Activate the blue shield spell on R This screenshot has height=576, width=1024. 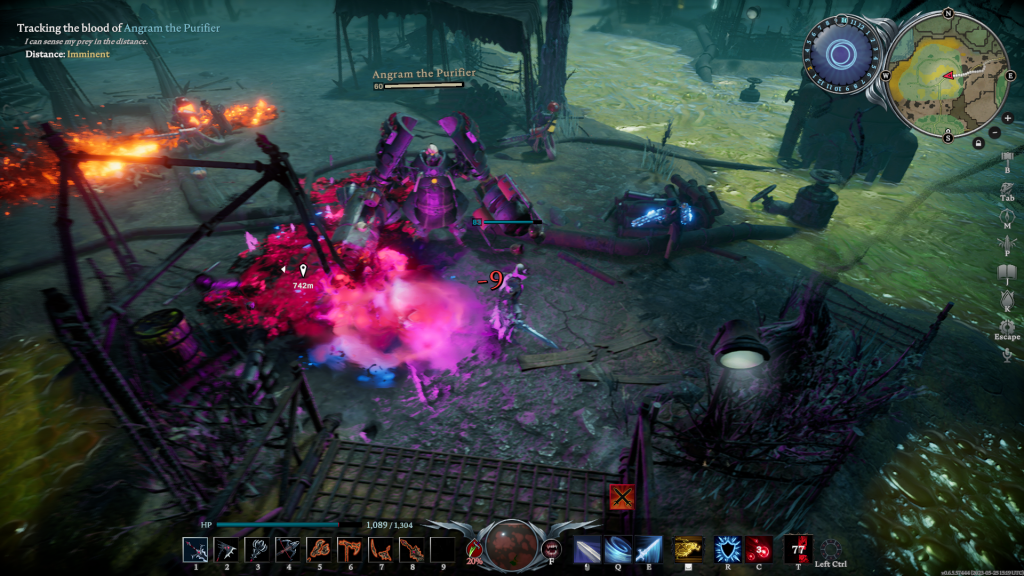click(727, 549)
